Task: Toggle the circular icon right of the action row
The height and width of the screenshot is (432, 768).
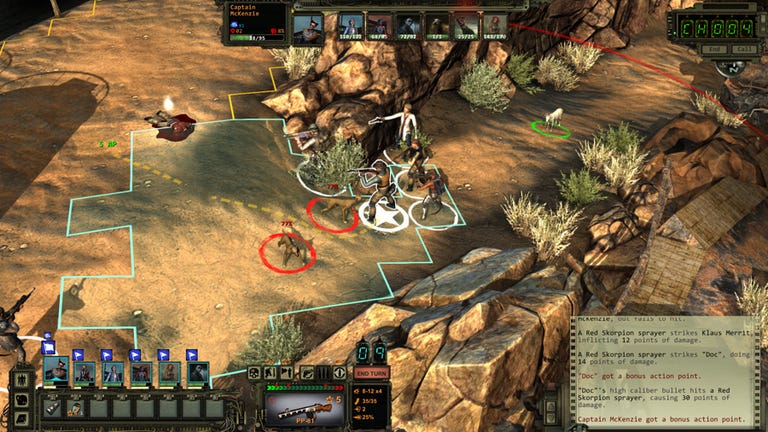Action: 338,373
